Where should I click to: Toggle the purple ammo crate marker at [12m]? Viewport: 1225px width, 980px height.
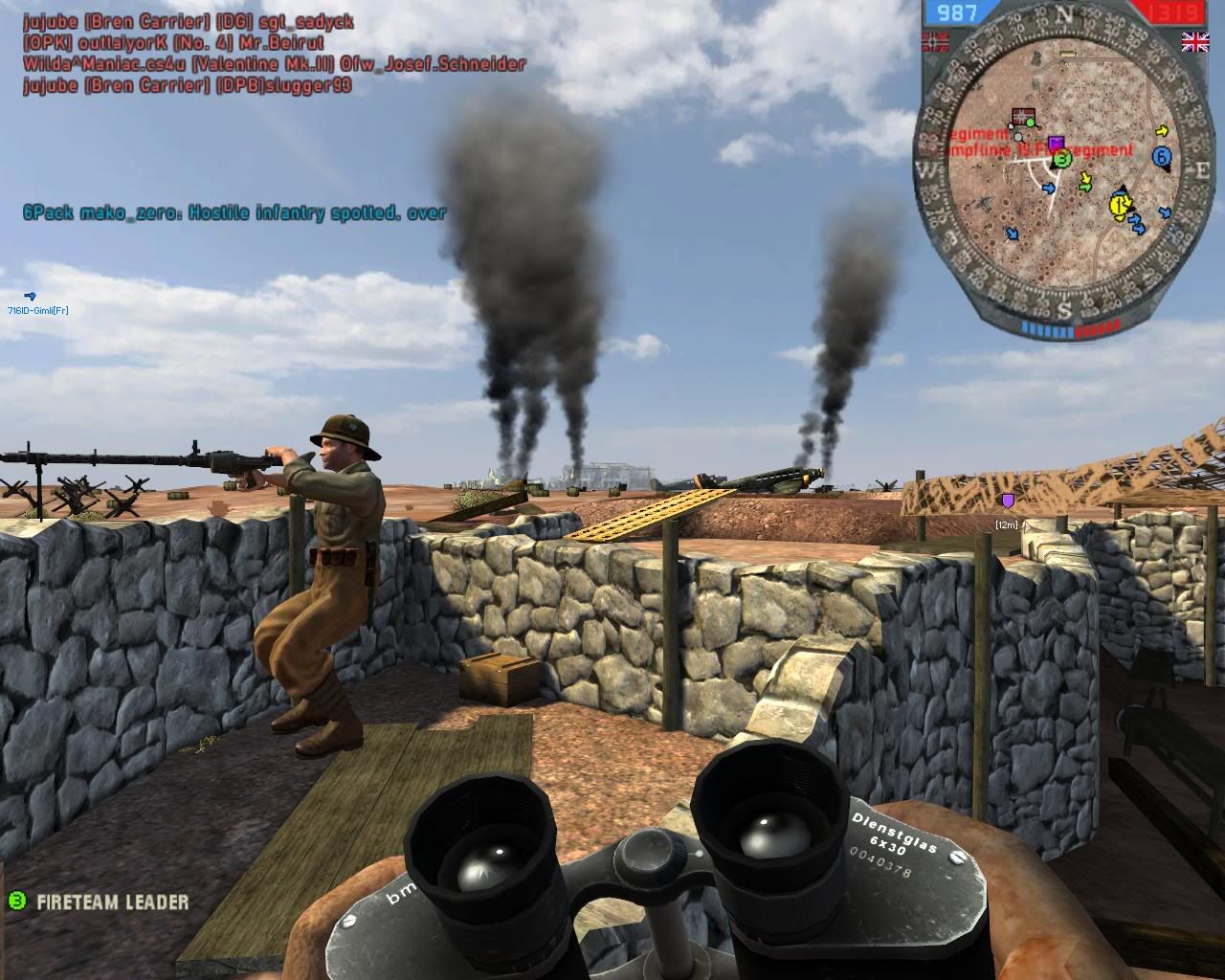click(x=1009, y=500)
